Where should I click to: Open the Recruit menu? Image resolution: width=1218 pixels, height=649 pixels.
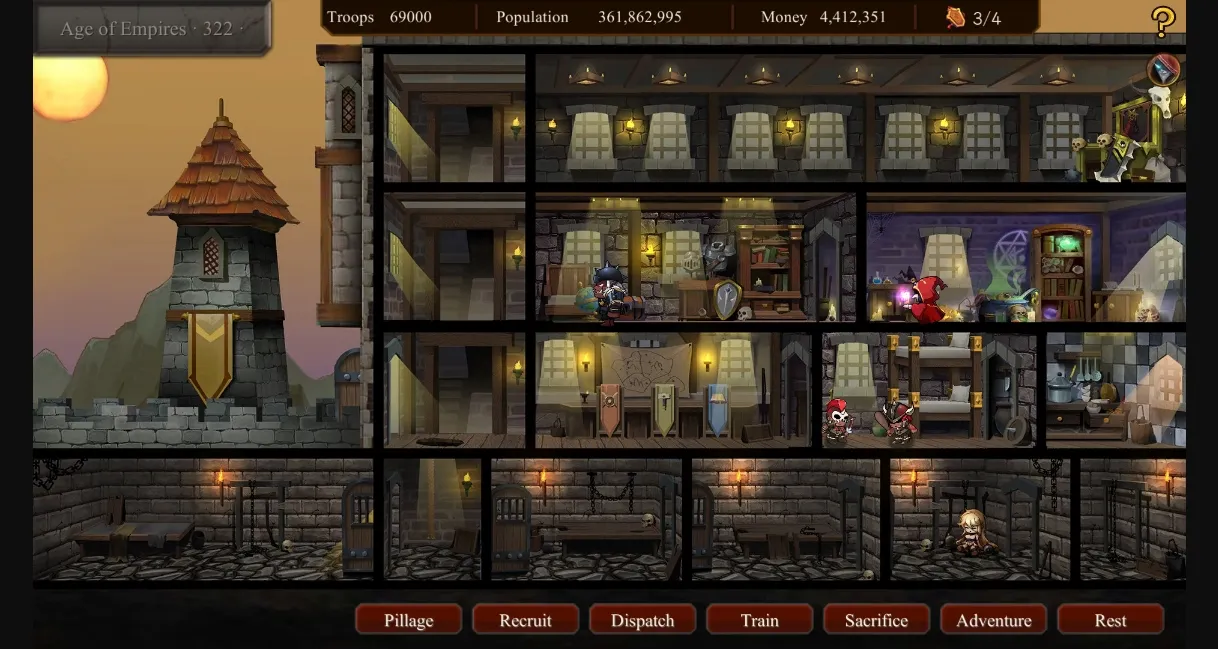point(525,620)
